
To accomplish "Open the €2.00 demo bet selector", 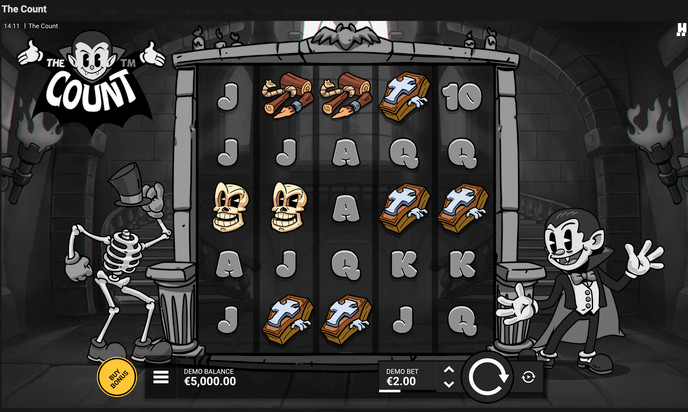I will pyautogui.click(x=406, y=377).
